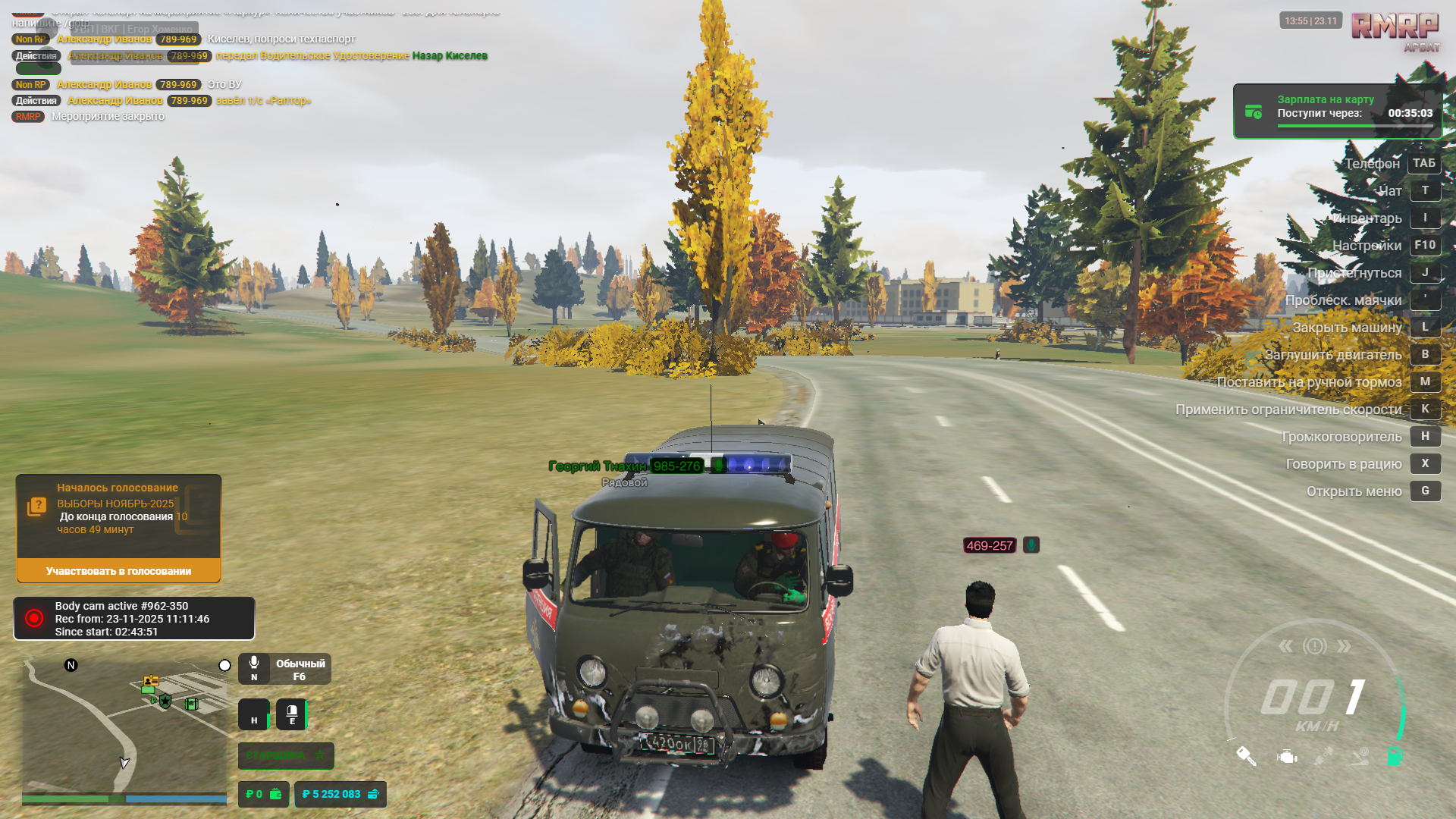The width and height of the screenshot is (1456, 819).
Task: Click the engine status icon
Action: (x=1287, y=757)
